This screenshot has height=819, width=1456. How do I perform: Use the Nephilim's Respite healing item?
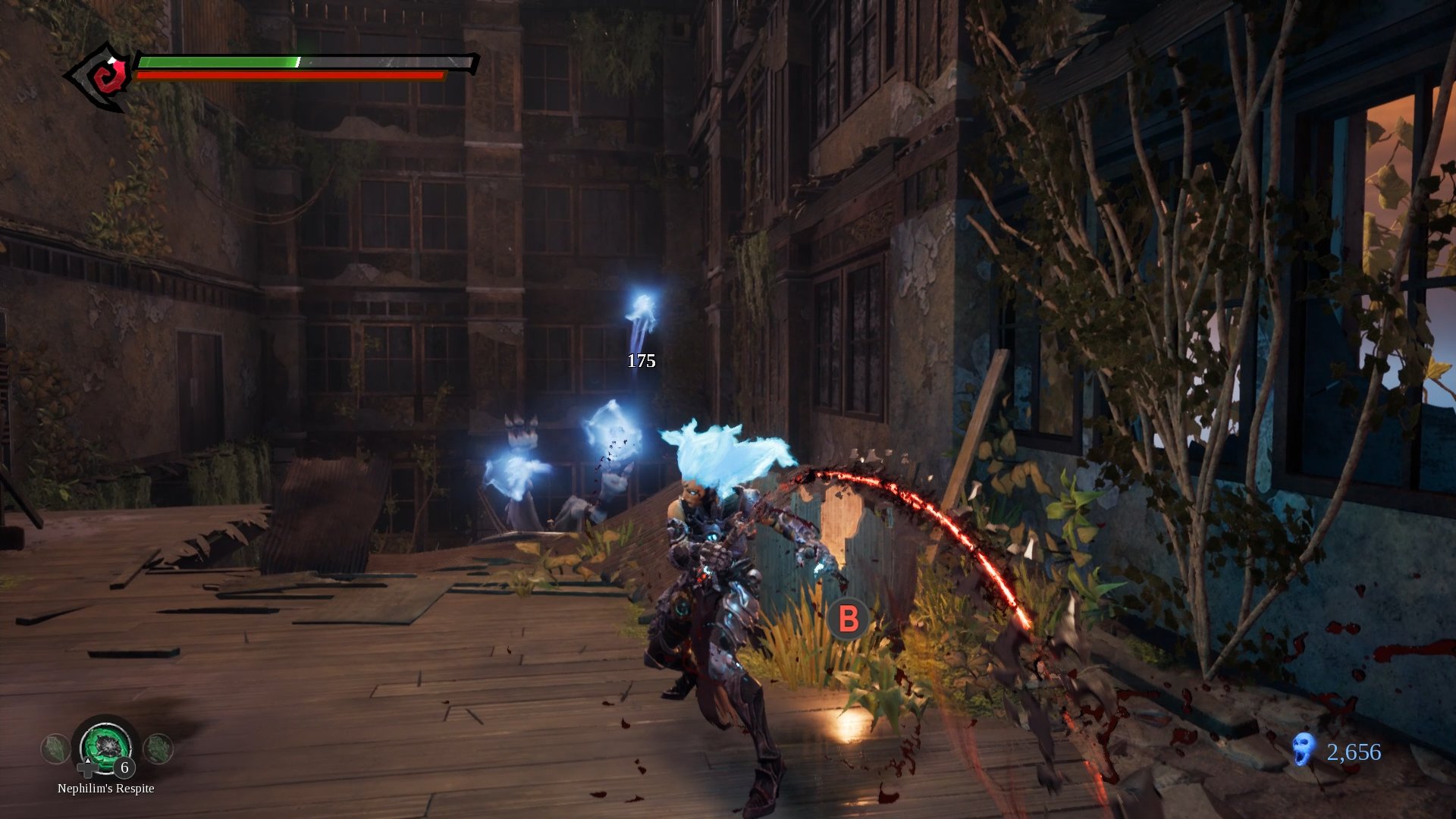pyautogui.click(x=106, y=747)
